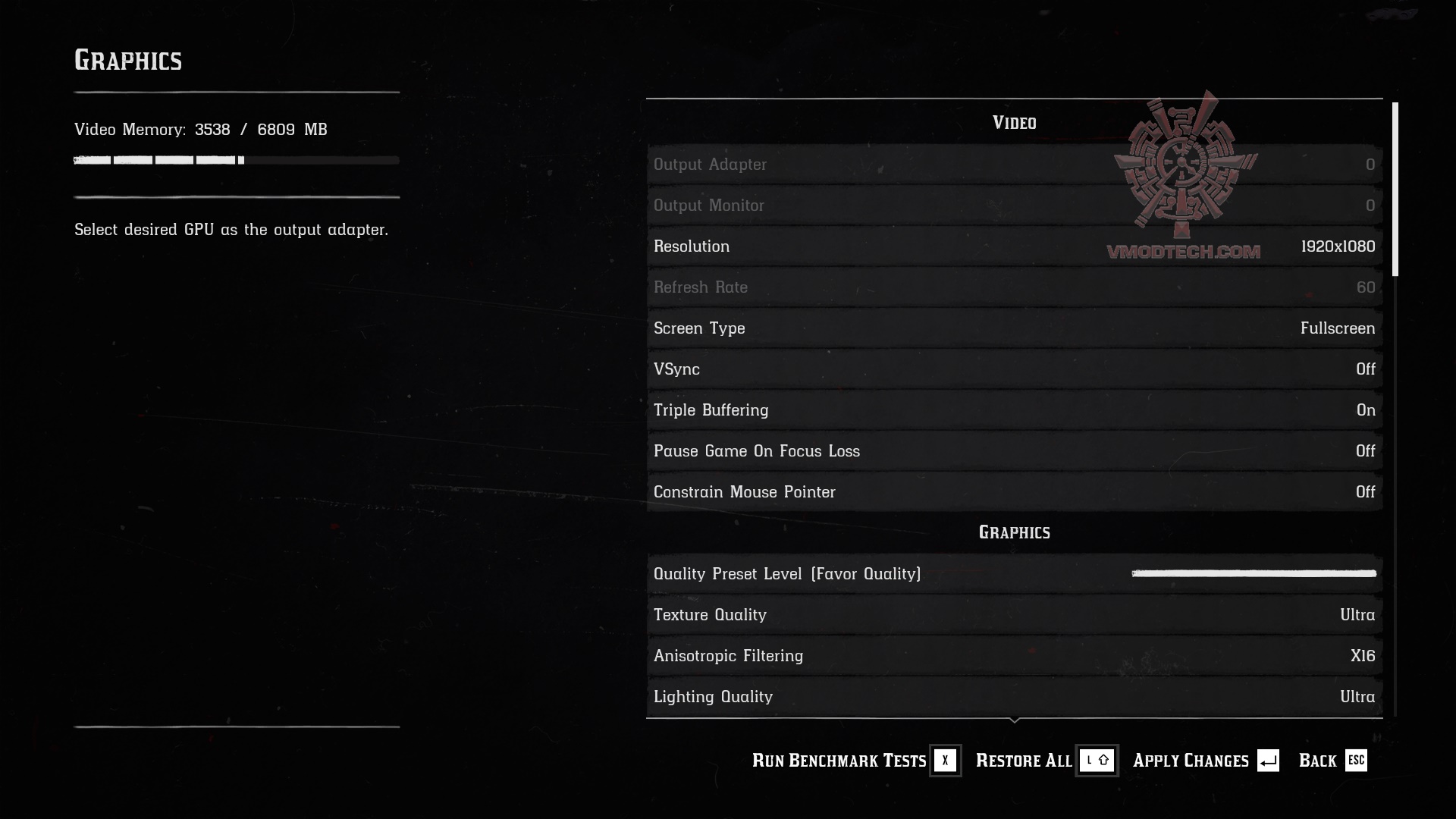Image resolution: width=1456 pixels, height=819 pixels.
Task: Toggle VSync off setting
Action: (x=1015, y=369)
